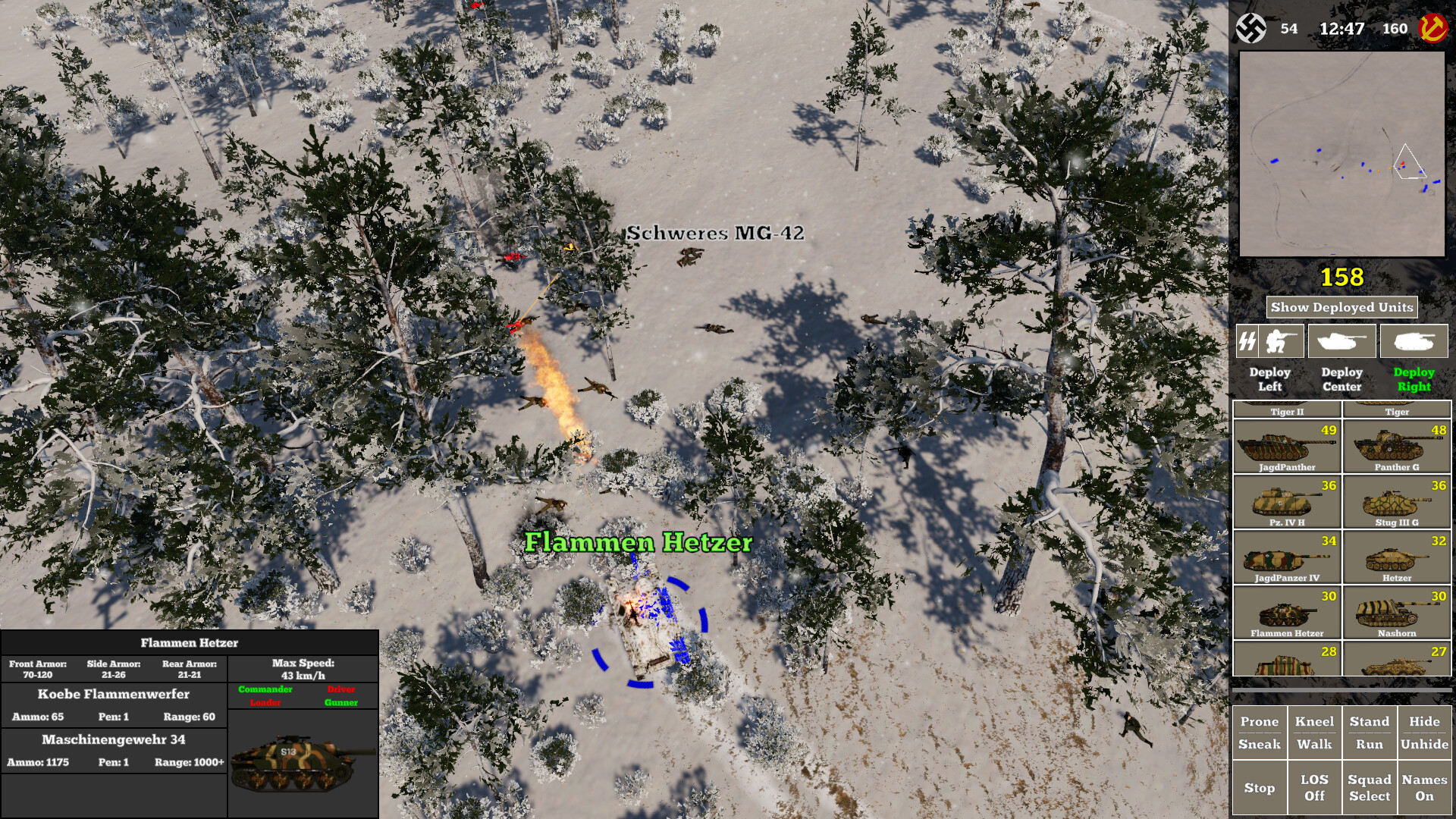Toggle Names On

click(x=1425, y=786)
